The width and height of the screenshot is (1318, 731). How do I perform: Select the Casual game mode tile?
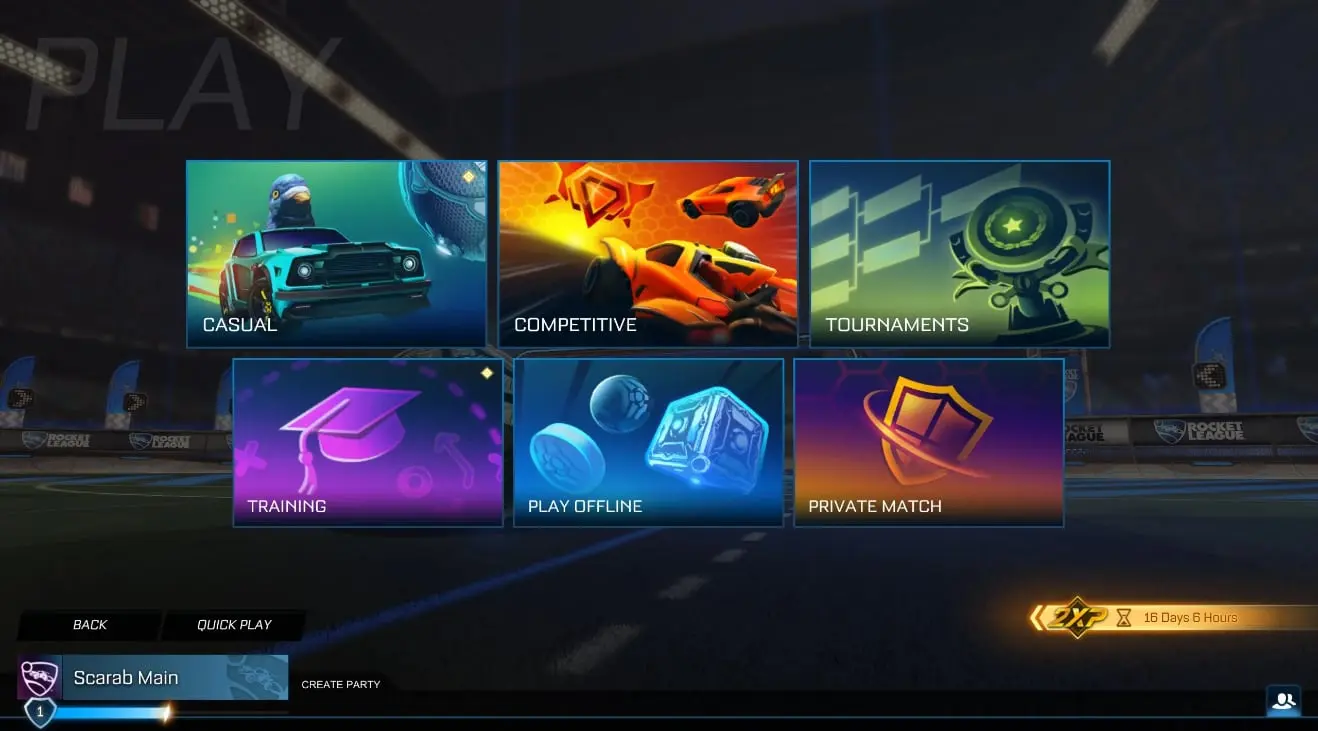coord(336,253)
